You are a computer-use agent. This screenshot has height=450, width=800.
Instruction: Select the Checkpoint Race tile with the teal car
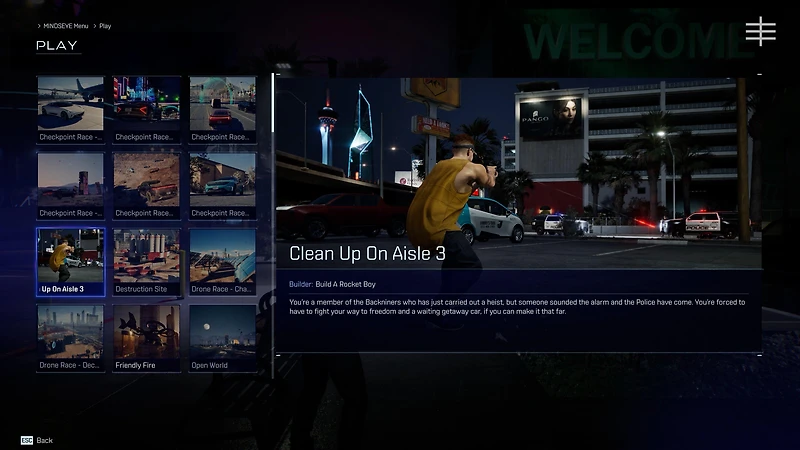(222, 185)
